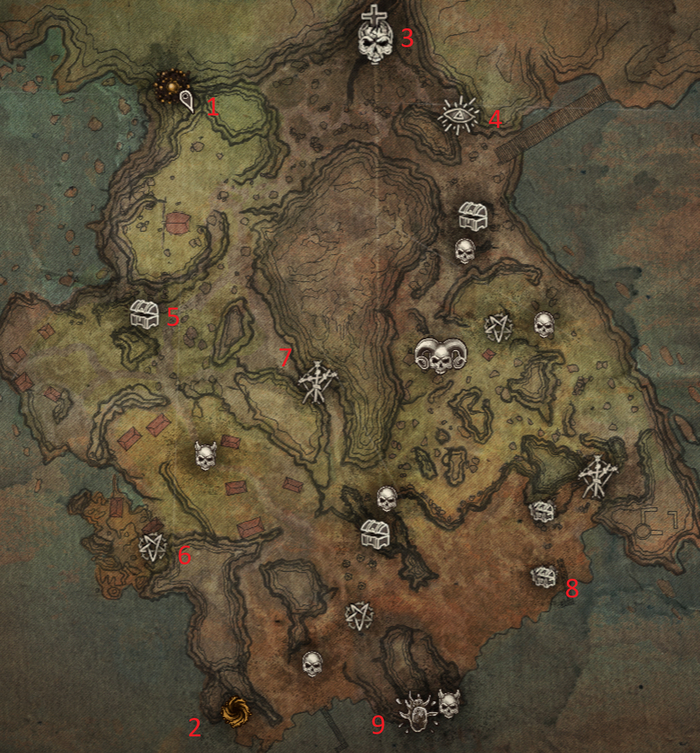Click the treasure chest marker labeled 8
Image resolution: width=700 pixels, height=753 pixels.
[x=544, y=576]
